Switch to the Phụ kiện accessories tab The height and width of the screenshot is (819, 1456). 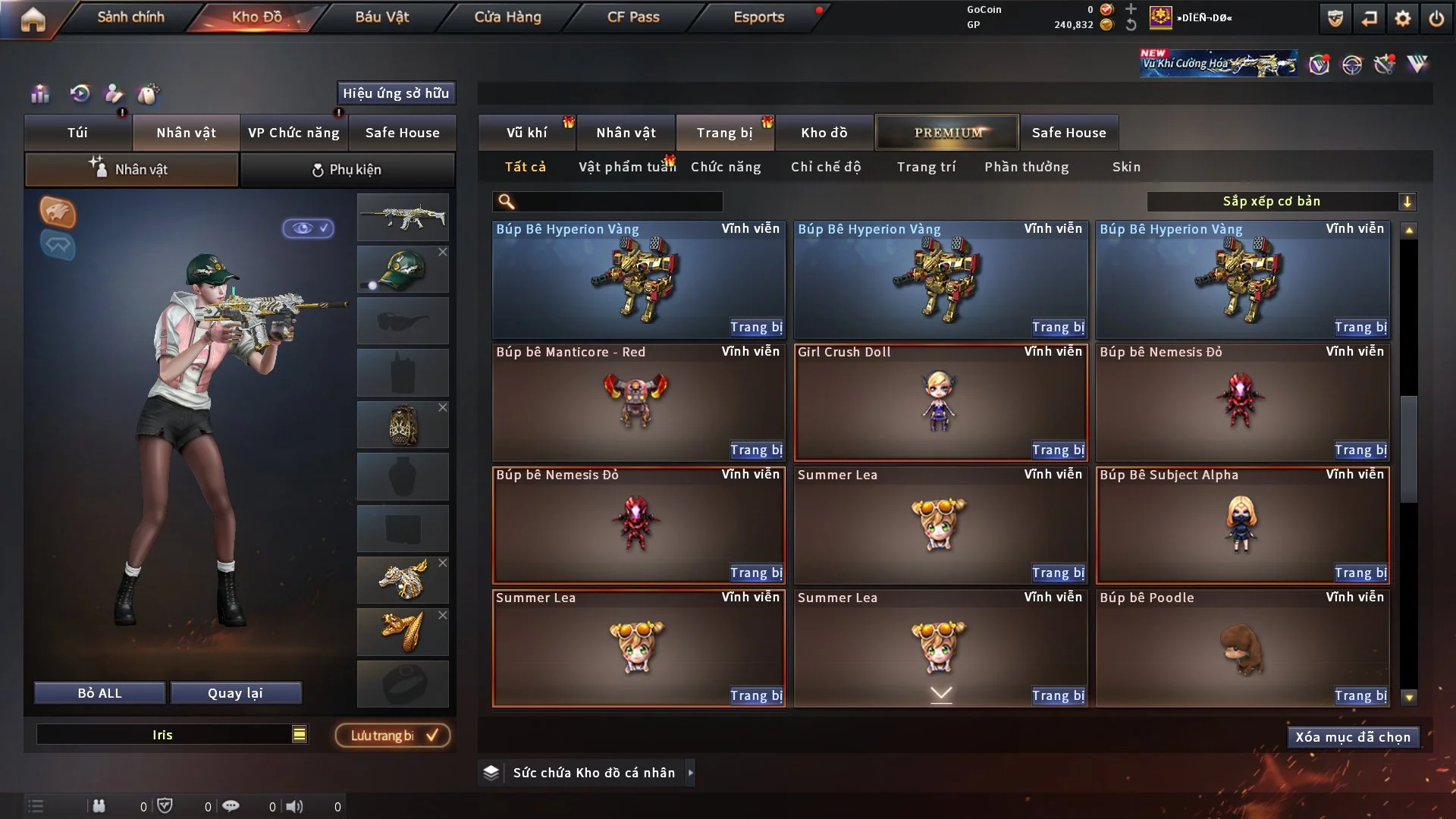point(347,170)
